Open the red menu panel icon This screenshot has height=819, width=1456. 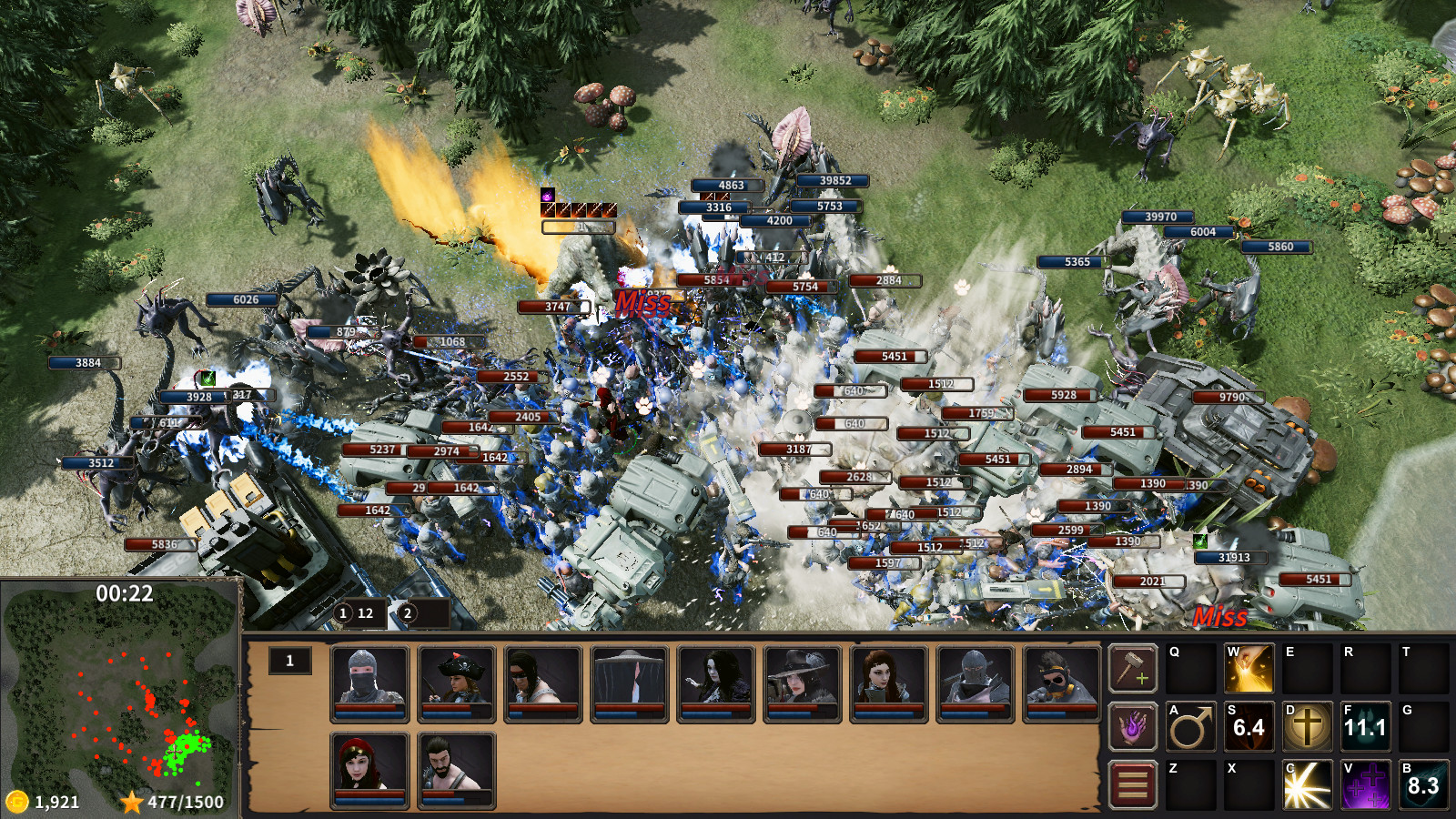coord(1131,784)
